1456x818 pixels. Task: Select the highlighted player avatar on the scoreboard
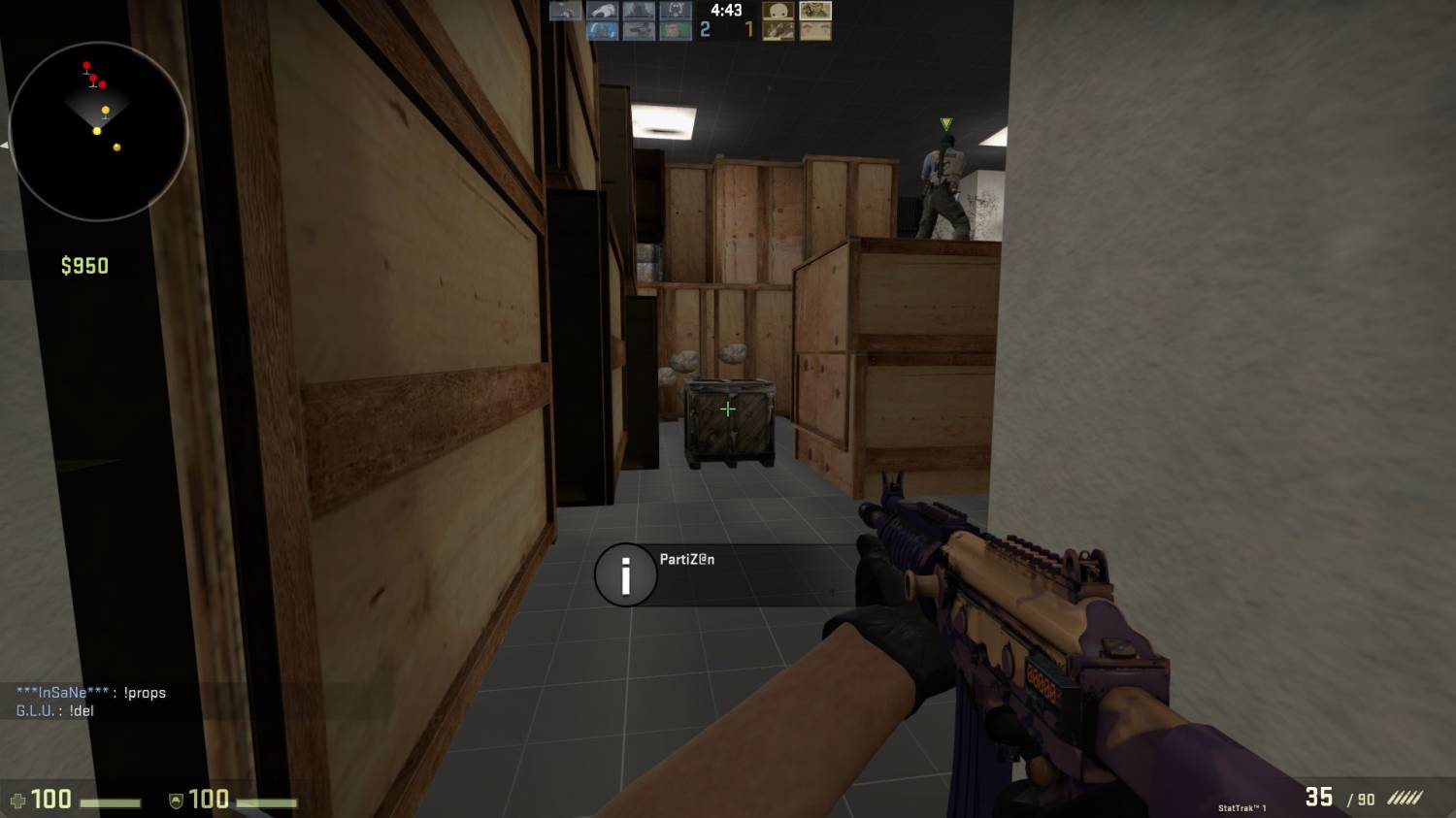(815, 11)
